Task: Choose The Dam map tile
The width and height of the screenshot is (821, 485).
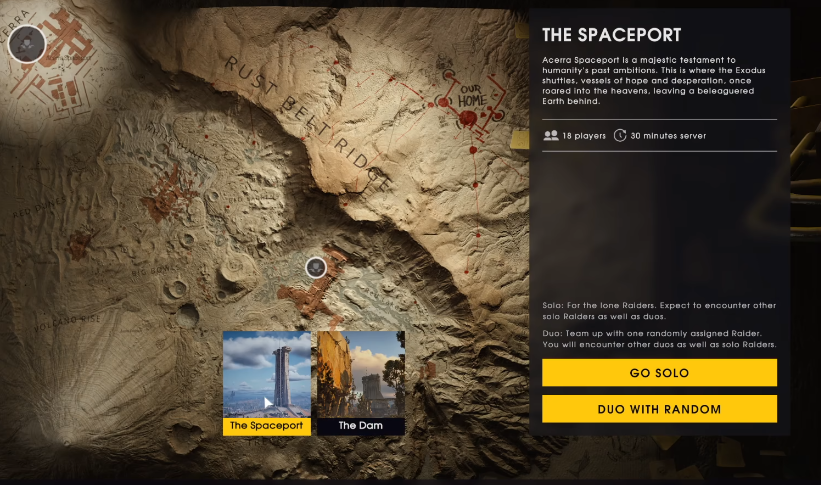Action: [361, 383]
